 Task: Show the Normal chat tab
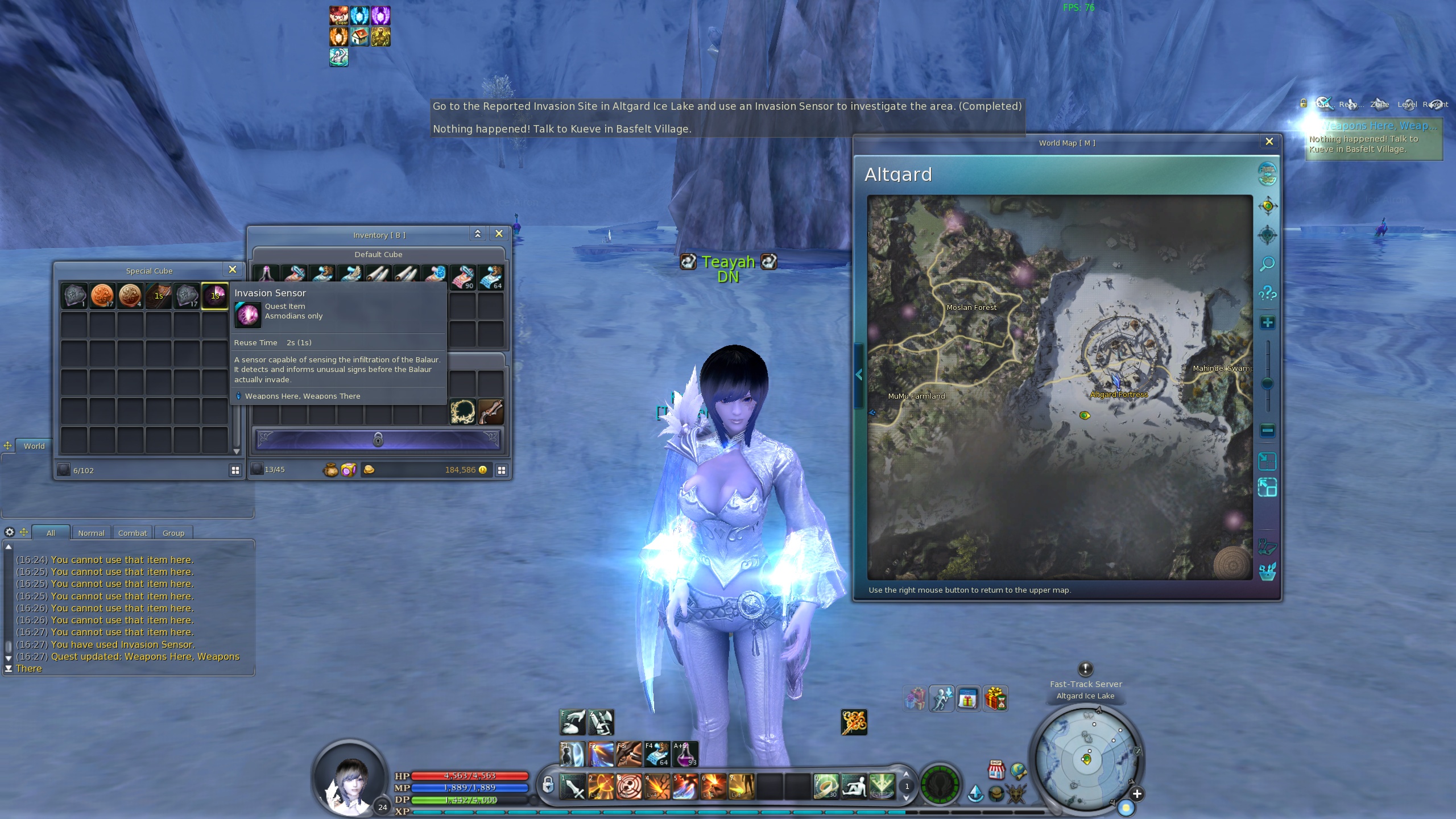[x=91, y=533]
